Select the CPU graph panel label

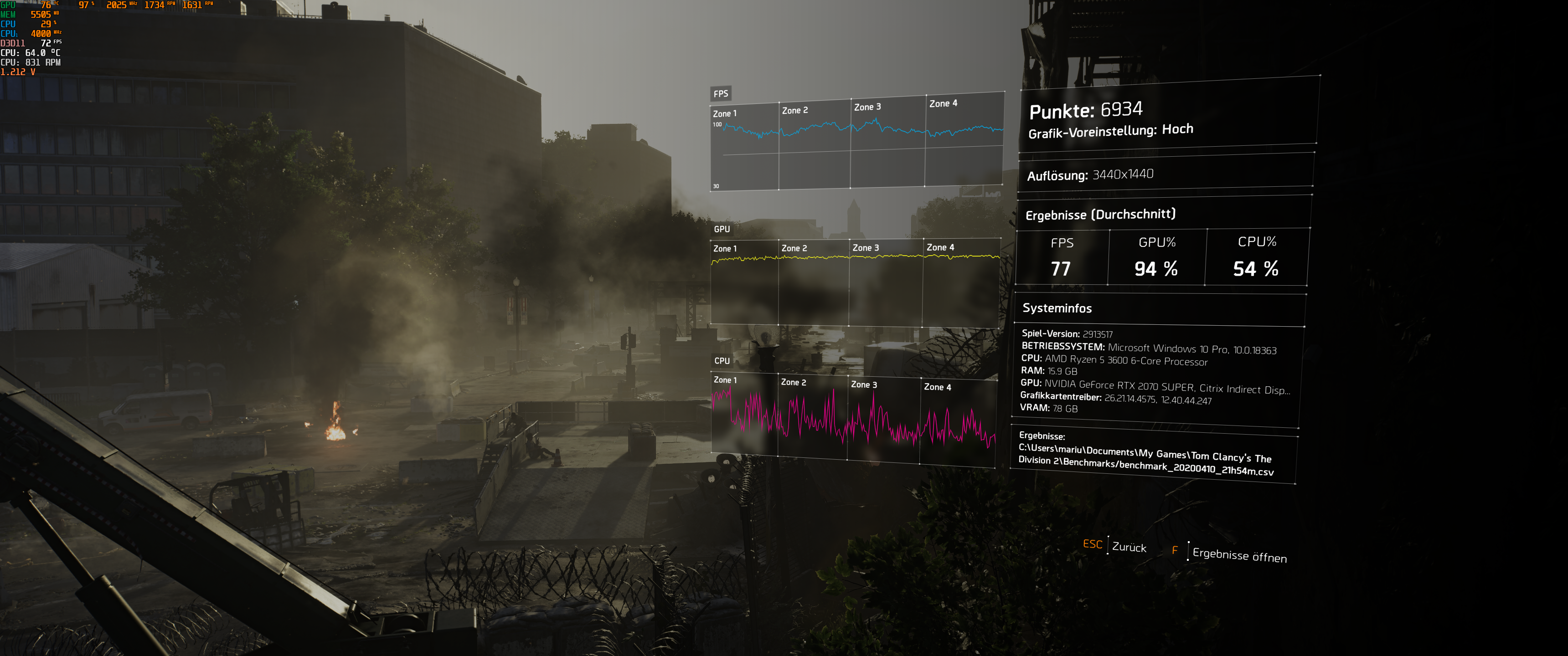coord(722,360)
